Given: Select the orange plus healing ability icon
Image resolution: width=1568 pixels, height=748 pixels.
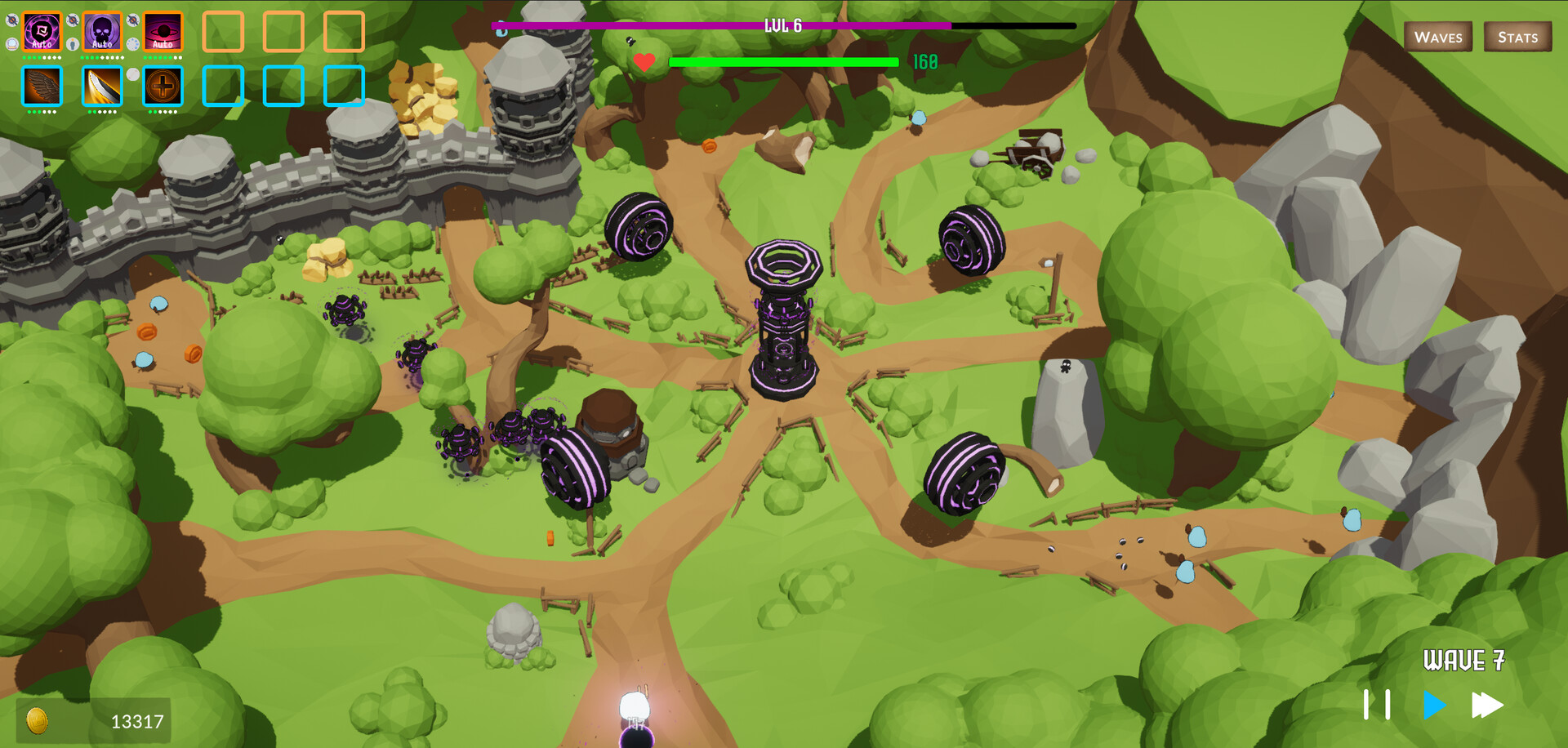Looking at the screenshot, I should 163,86.
